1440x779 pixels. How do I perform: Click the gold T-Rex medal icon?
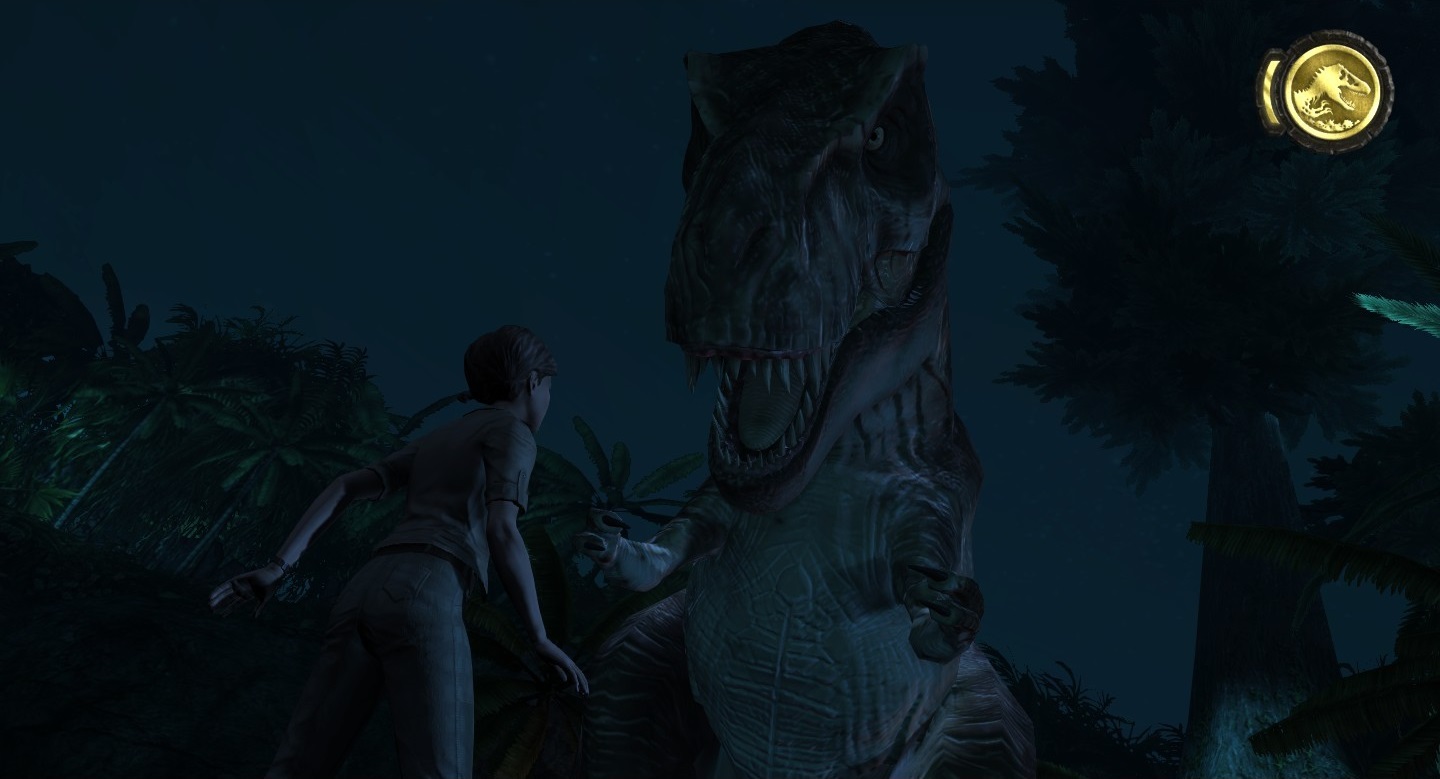pyautogui.click(x=1331, y=91)
